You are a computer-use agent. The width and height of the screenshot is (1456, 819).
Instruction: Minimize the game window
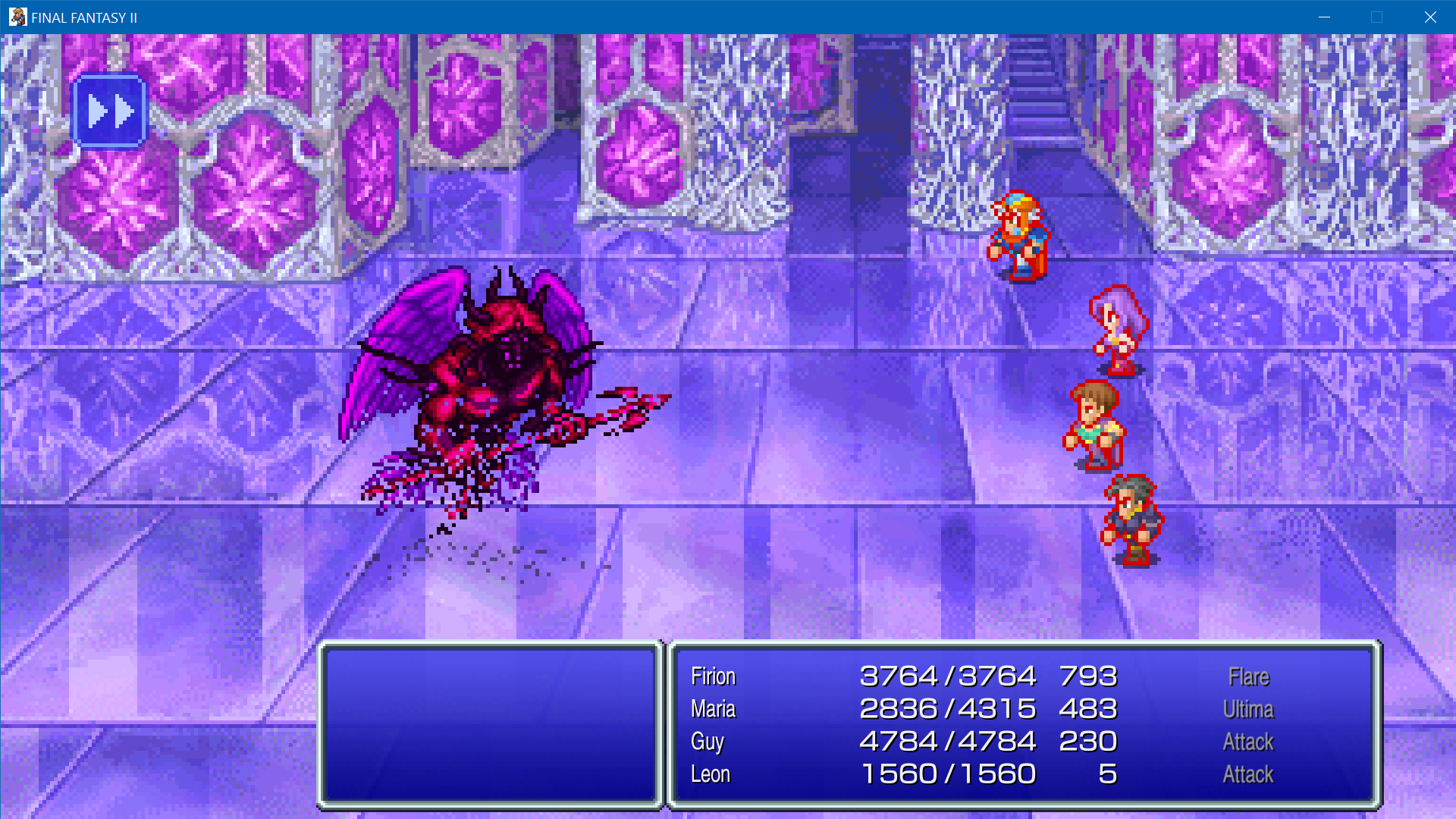[x=1324, y=17]
